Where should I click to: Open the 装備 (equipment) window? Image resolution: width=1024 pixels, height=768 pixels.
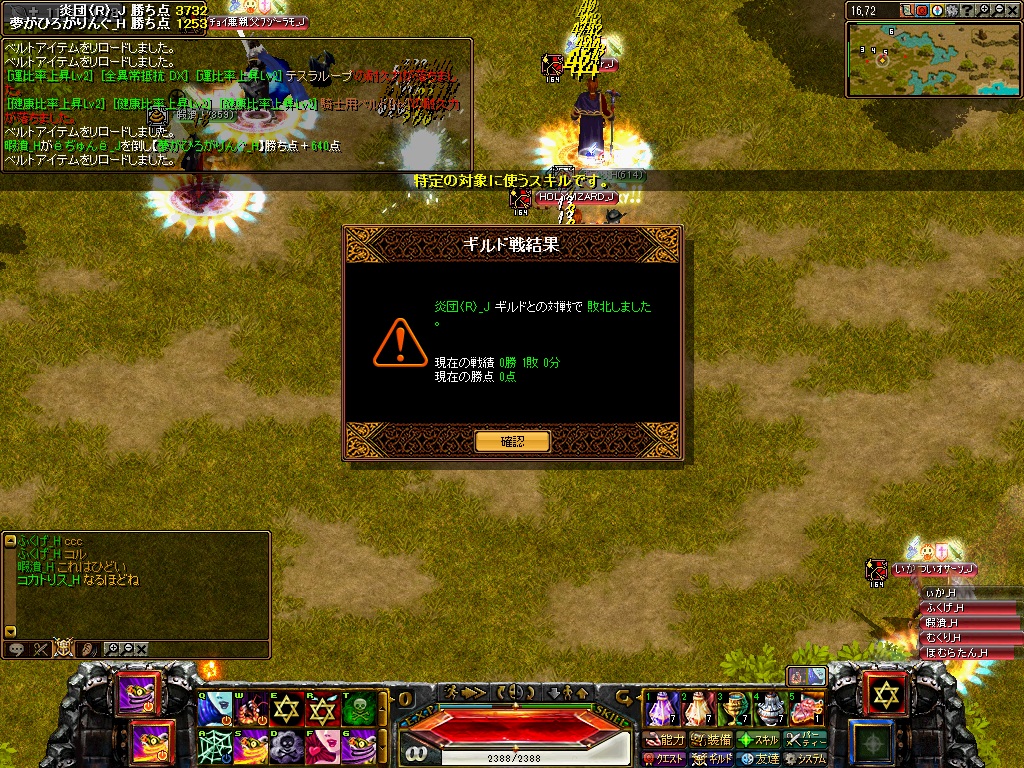tap(712, 740)
